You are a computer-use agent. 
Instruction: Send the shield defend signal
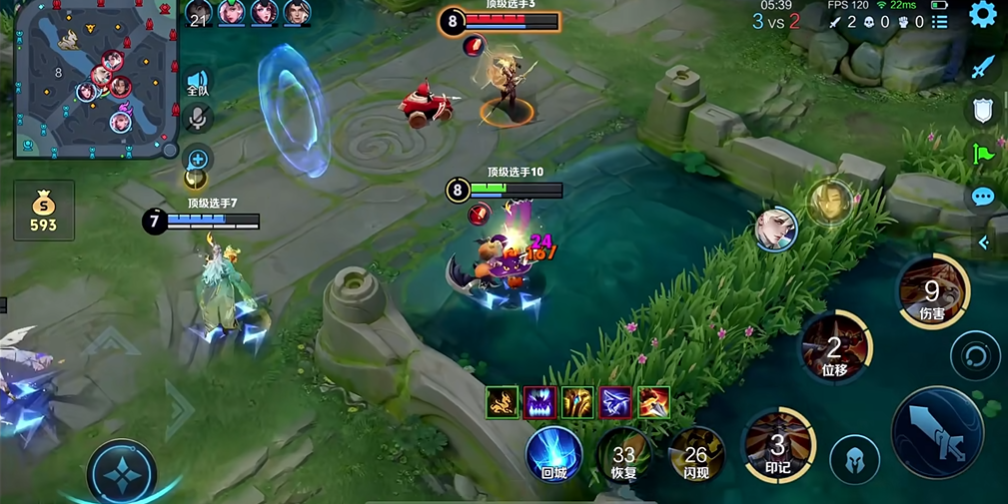click(983, 110)
